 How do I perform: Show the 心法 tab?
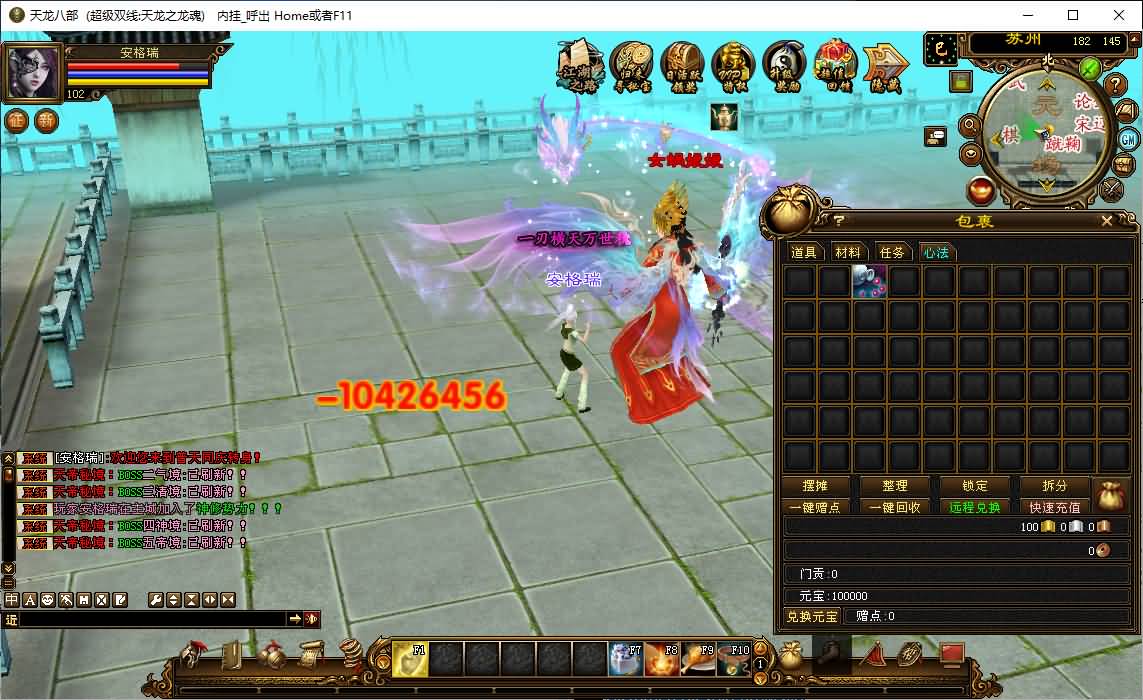pyautogui.click(x=936, y=252)
